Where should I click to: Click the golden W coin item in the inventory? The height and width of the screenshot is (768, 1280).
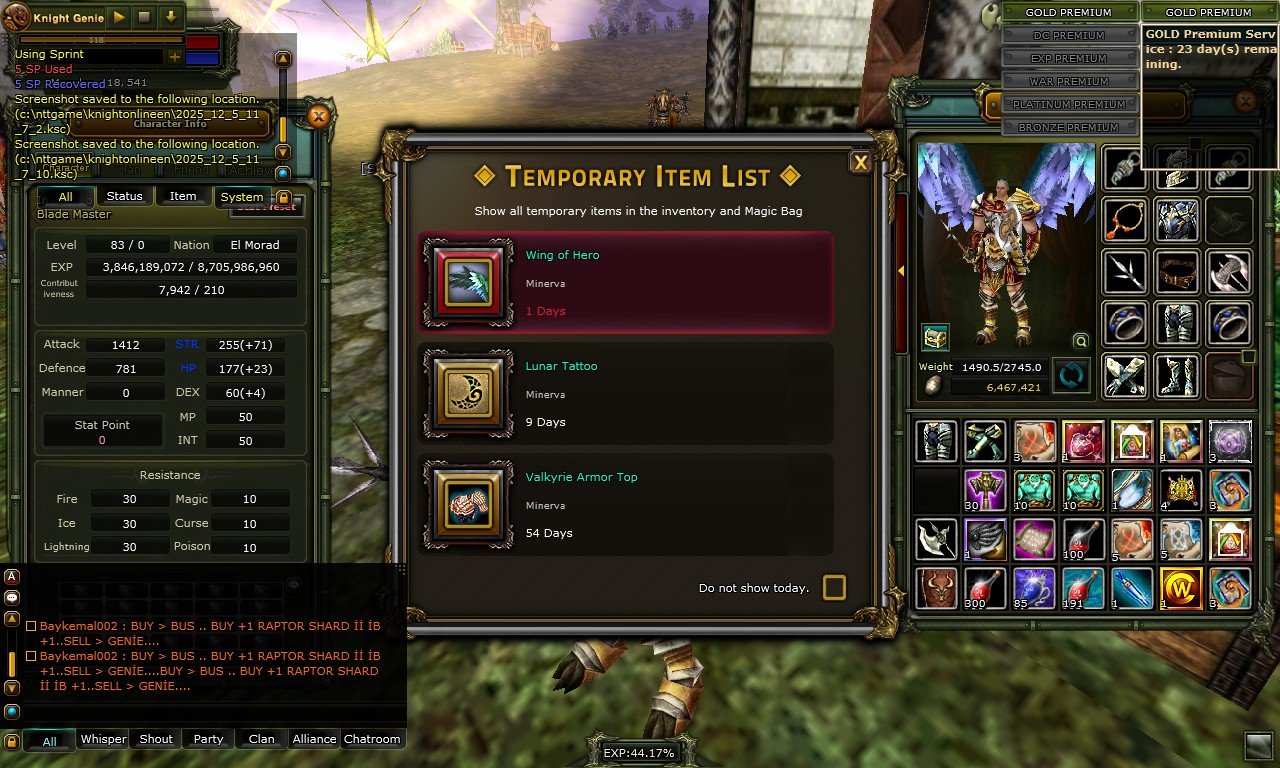coord(1181,589)
